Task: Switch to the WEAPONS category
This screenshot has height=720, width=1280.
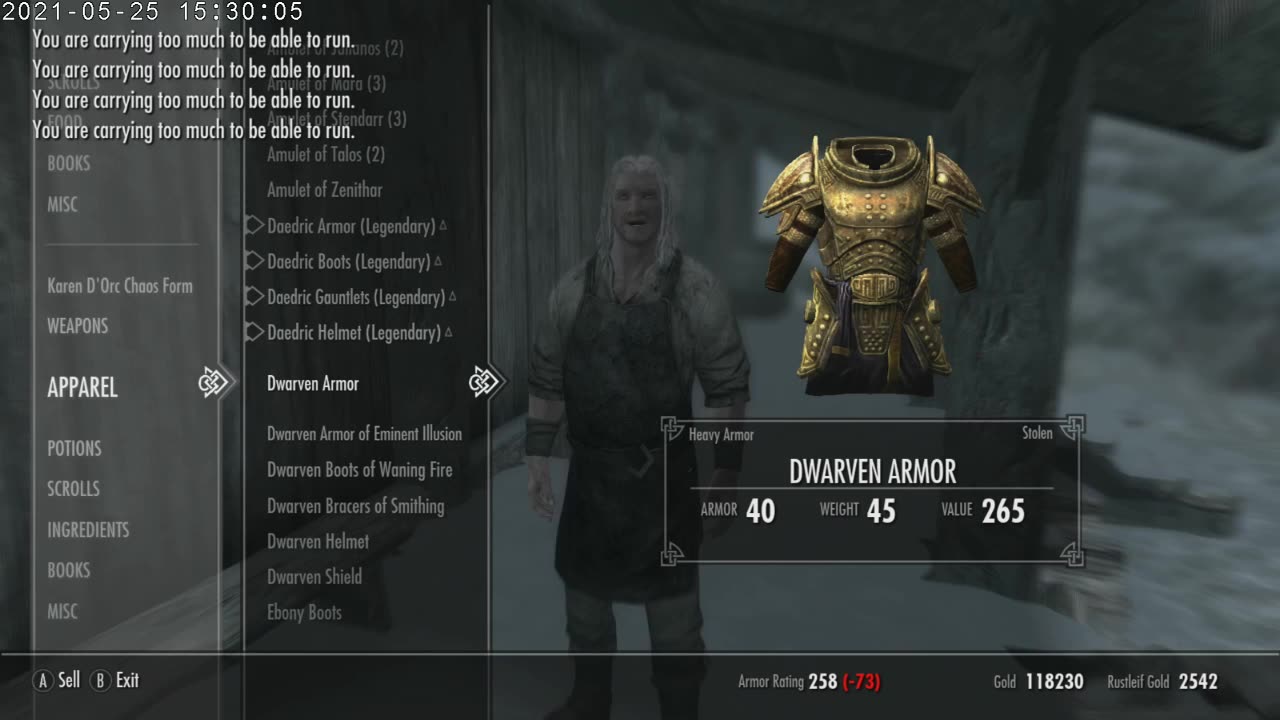Action: [77, 325]
